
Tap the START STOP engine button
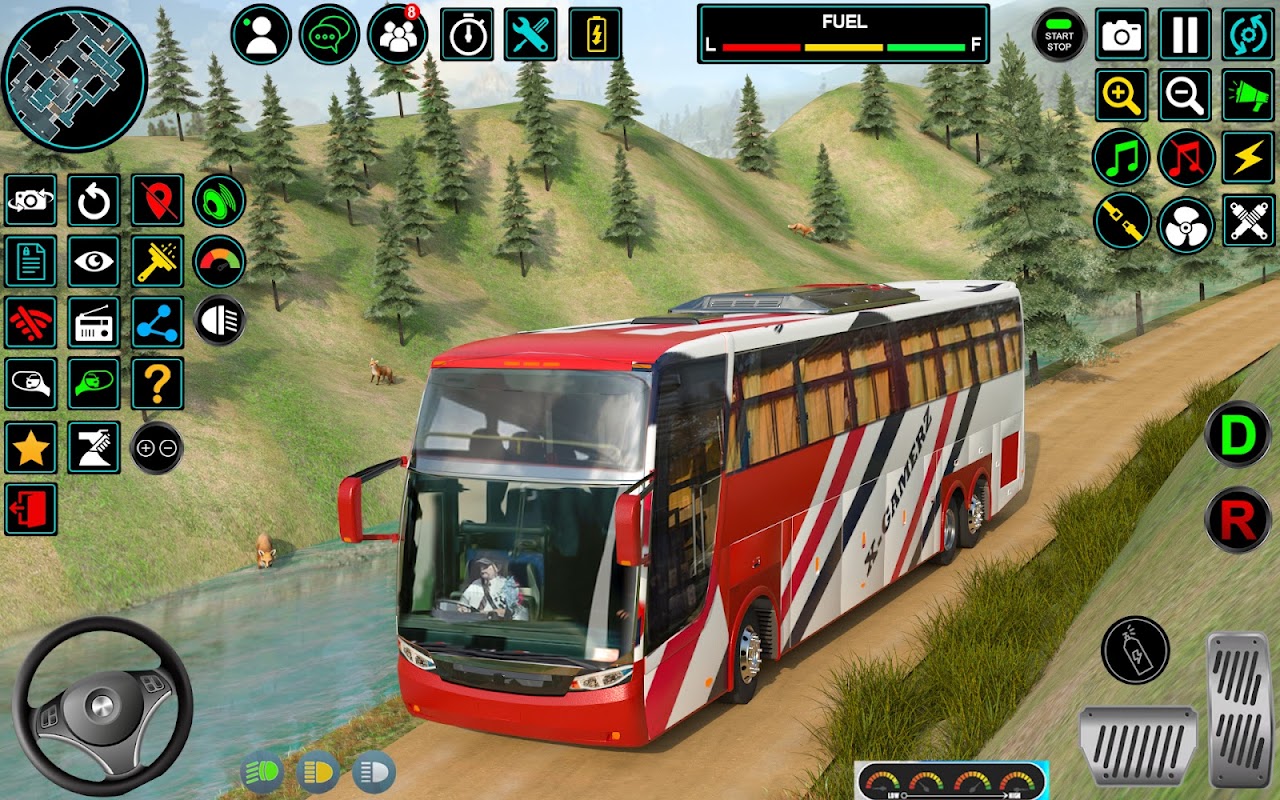tap(1059, 34)
